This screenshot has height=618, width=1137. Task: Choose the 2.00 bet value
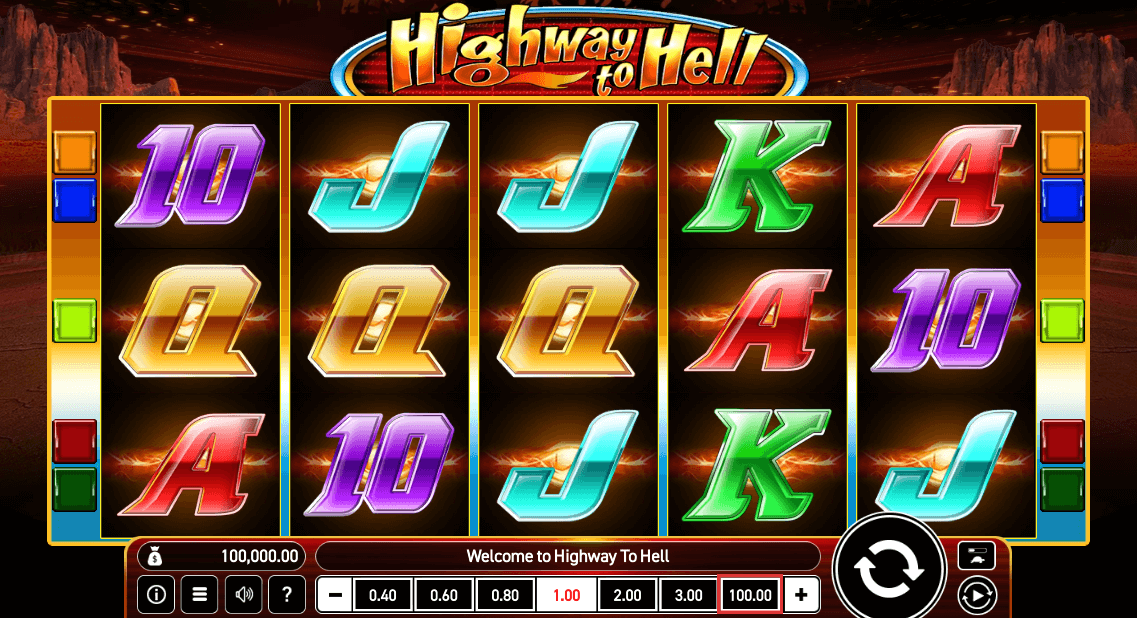click(x=627, y=595)
